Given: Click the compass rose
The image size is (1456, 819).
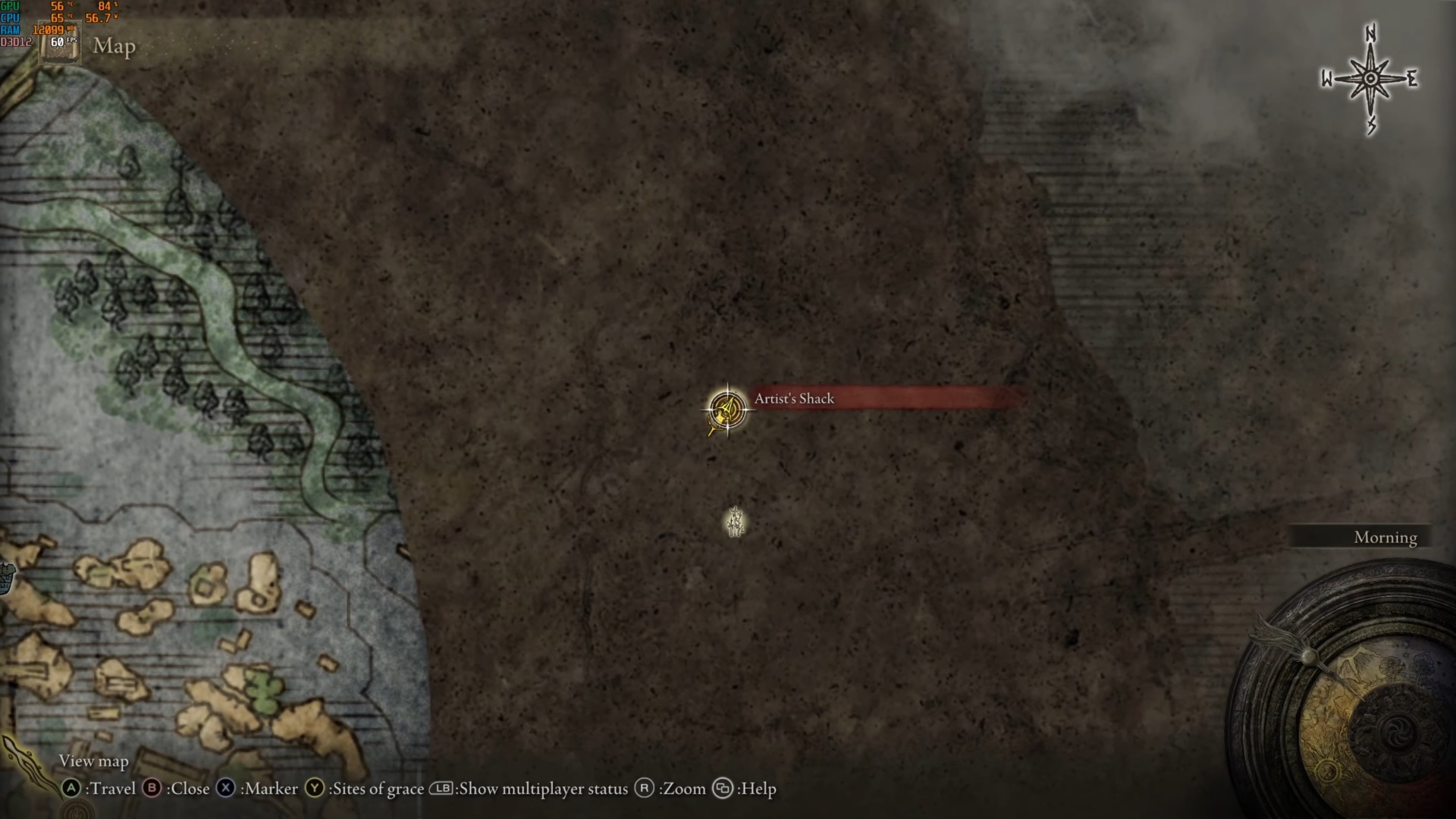Looking at the screenshot, I should (x=1370, y=80).
